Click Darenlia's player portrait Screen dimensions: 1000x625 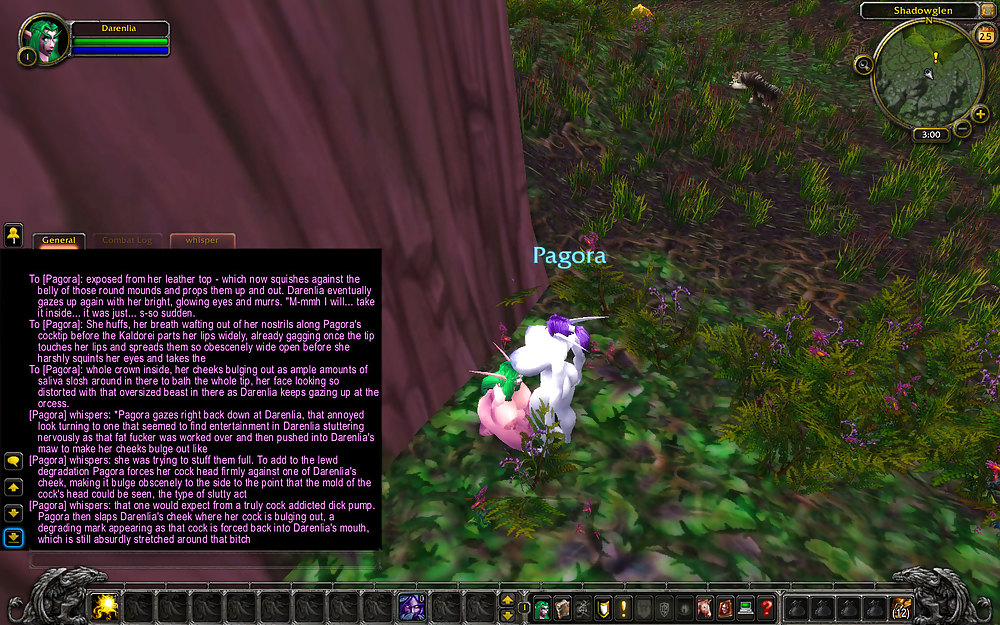click(43, 40)
